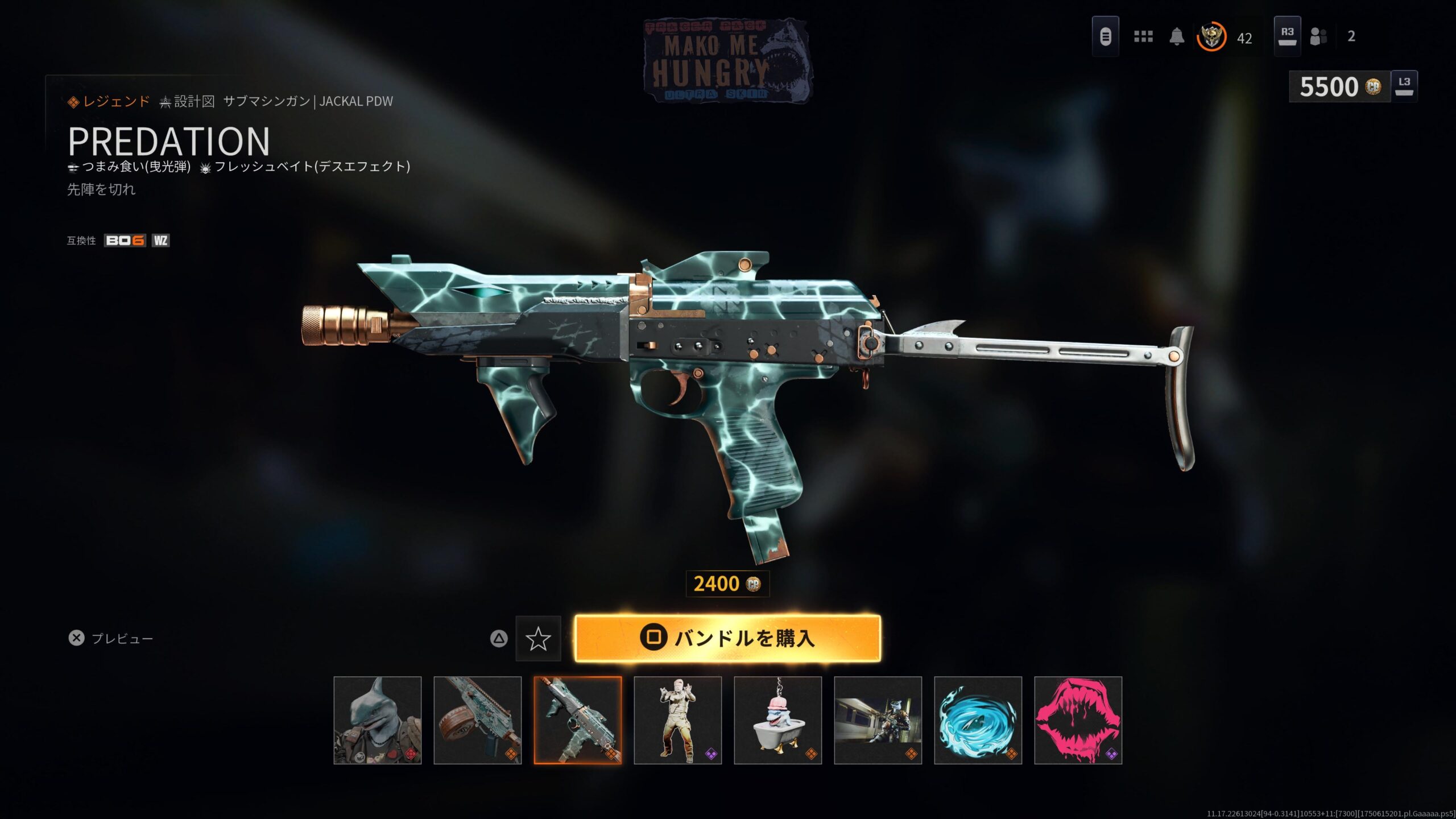
Task: Open the train scene loading screen thumbnail
Action: coord(878,720)
